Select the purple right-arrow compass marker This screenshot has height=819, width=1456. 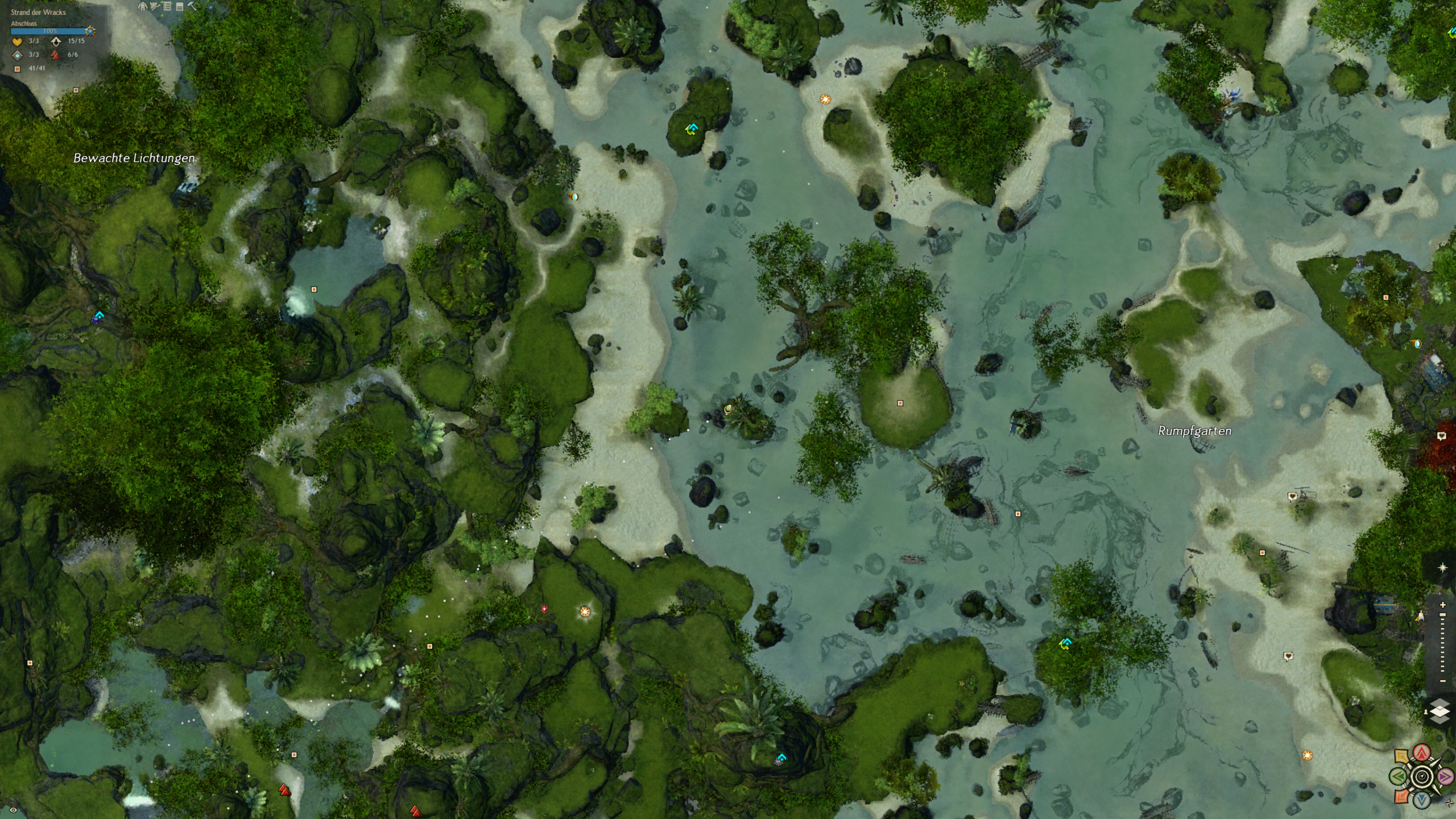click(x=1445, y=776)
